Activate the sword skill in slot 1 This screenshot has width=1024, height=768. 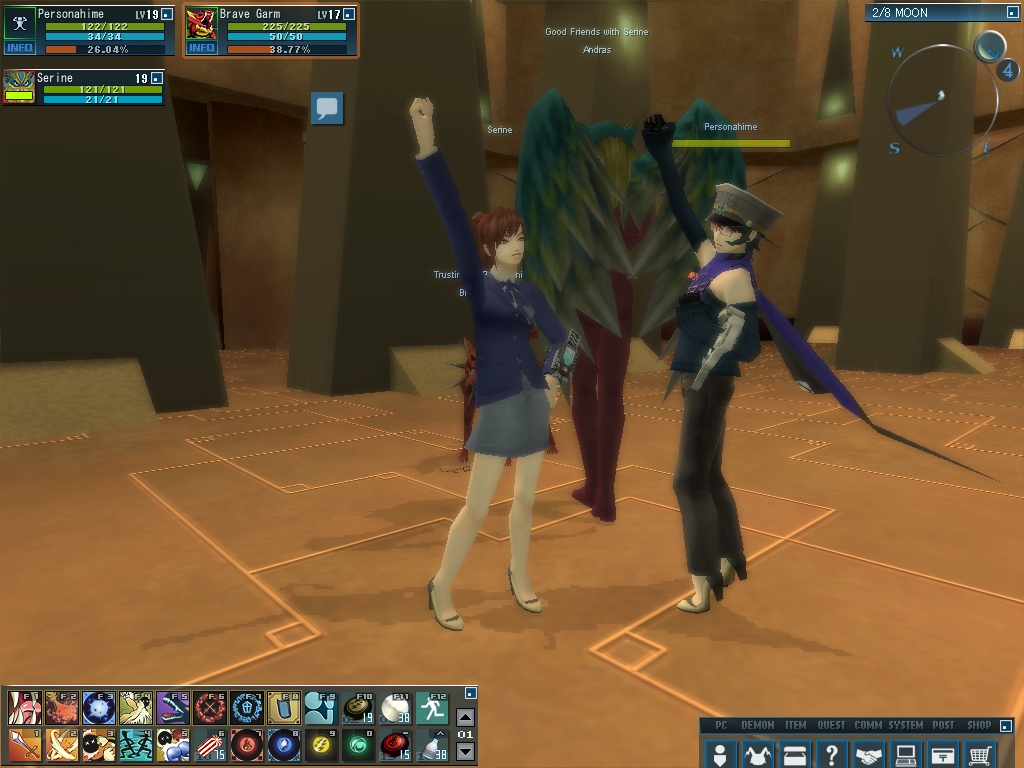[x=24, y=745]
